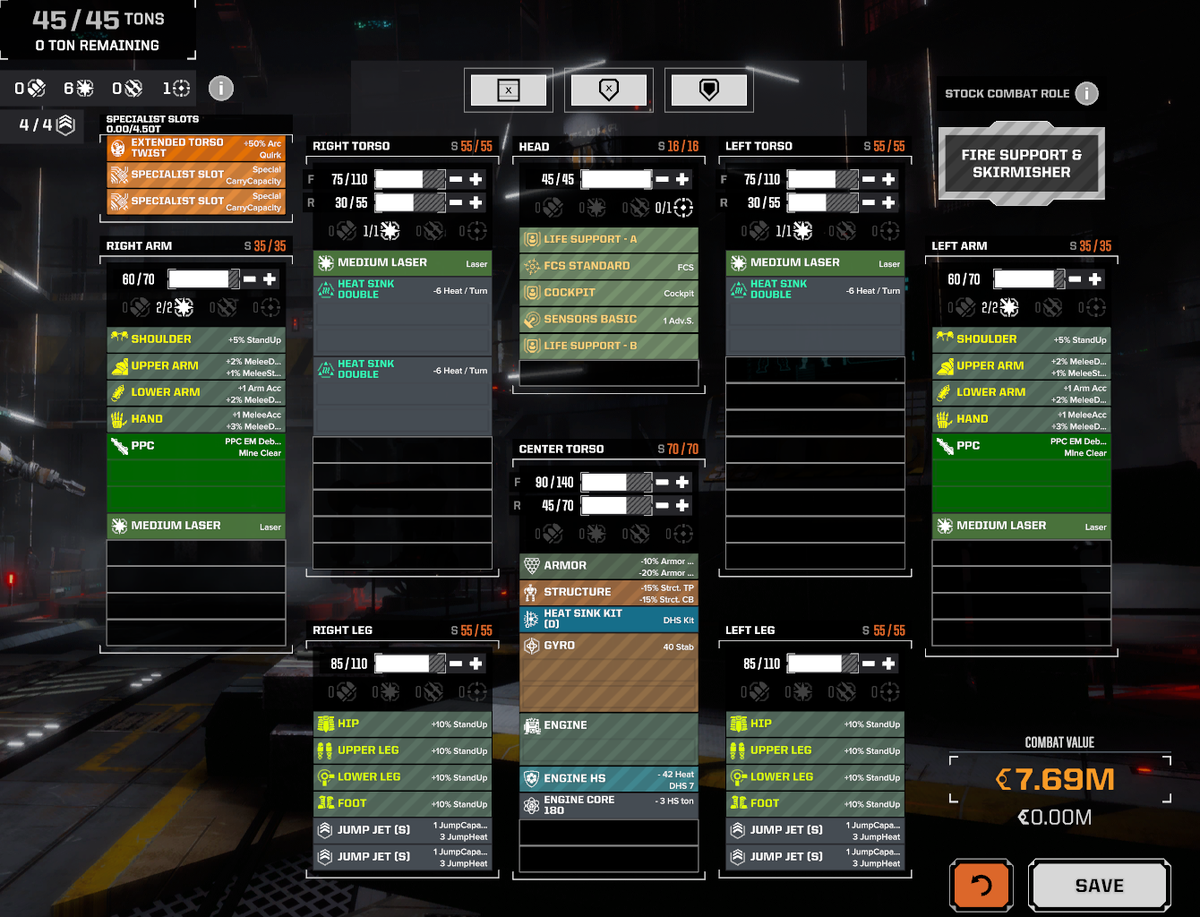Select the Cockpit component in the Head
Image resolution: width=1200 pixels, height=917 pixels.
coord(608,293)
